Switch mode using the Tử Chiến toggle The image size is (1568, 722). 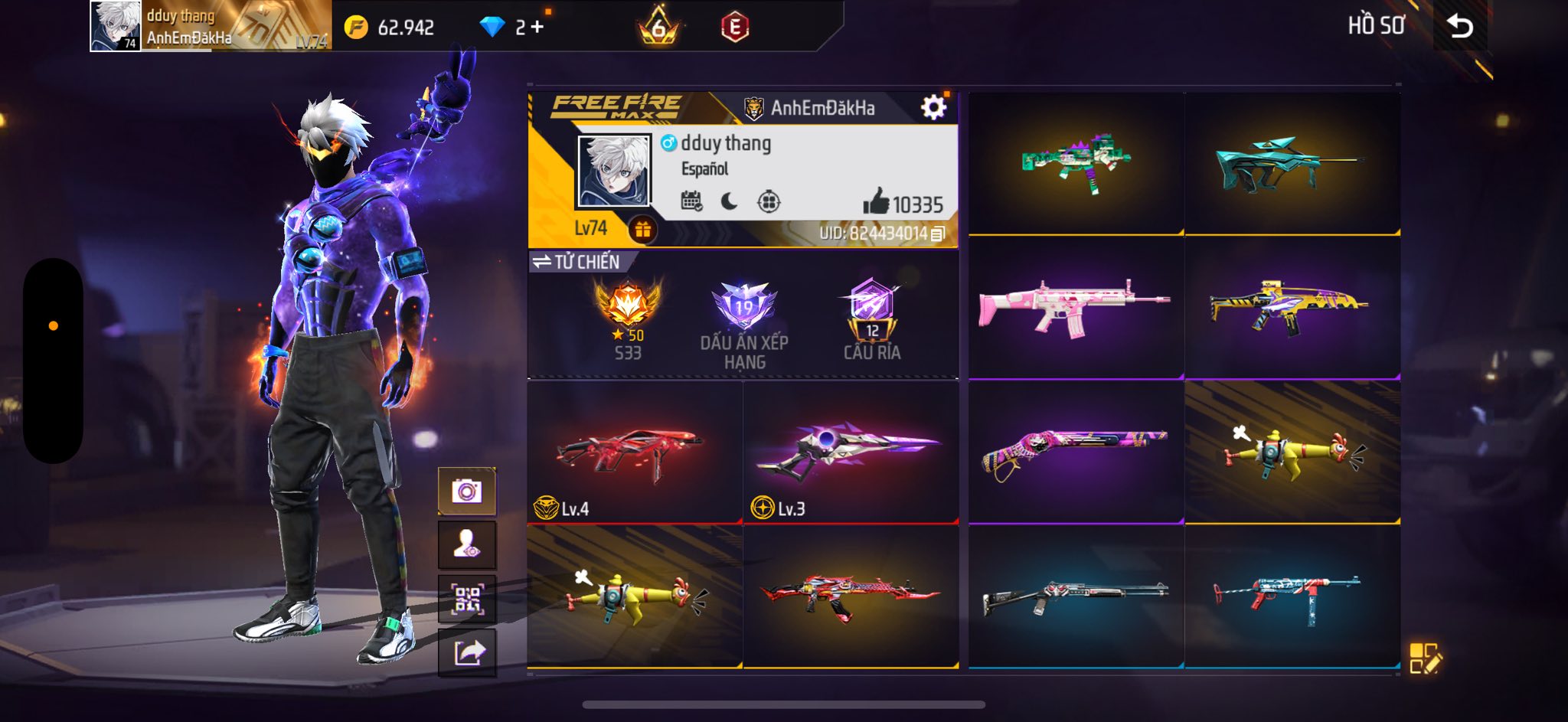[578, 262]
